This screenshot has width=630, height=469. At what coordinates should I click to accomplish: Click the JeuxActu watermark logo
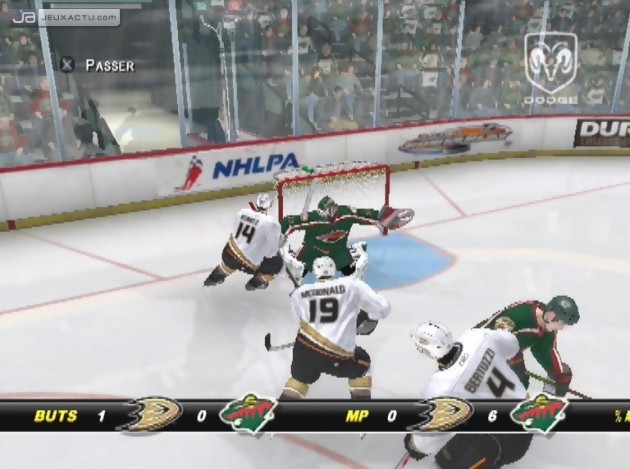pyautogui.click(x=64, y=17)
